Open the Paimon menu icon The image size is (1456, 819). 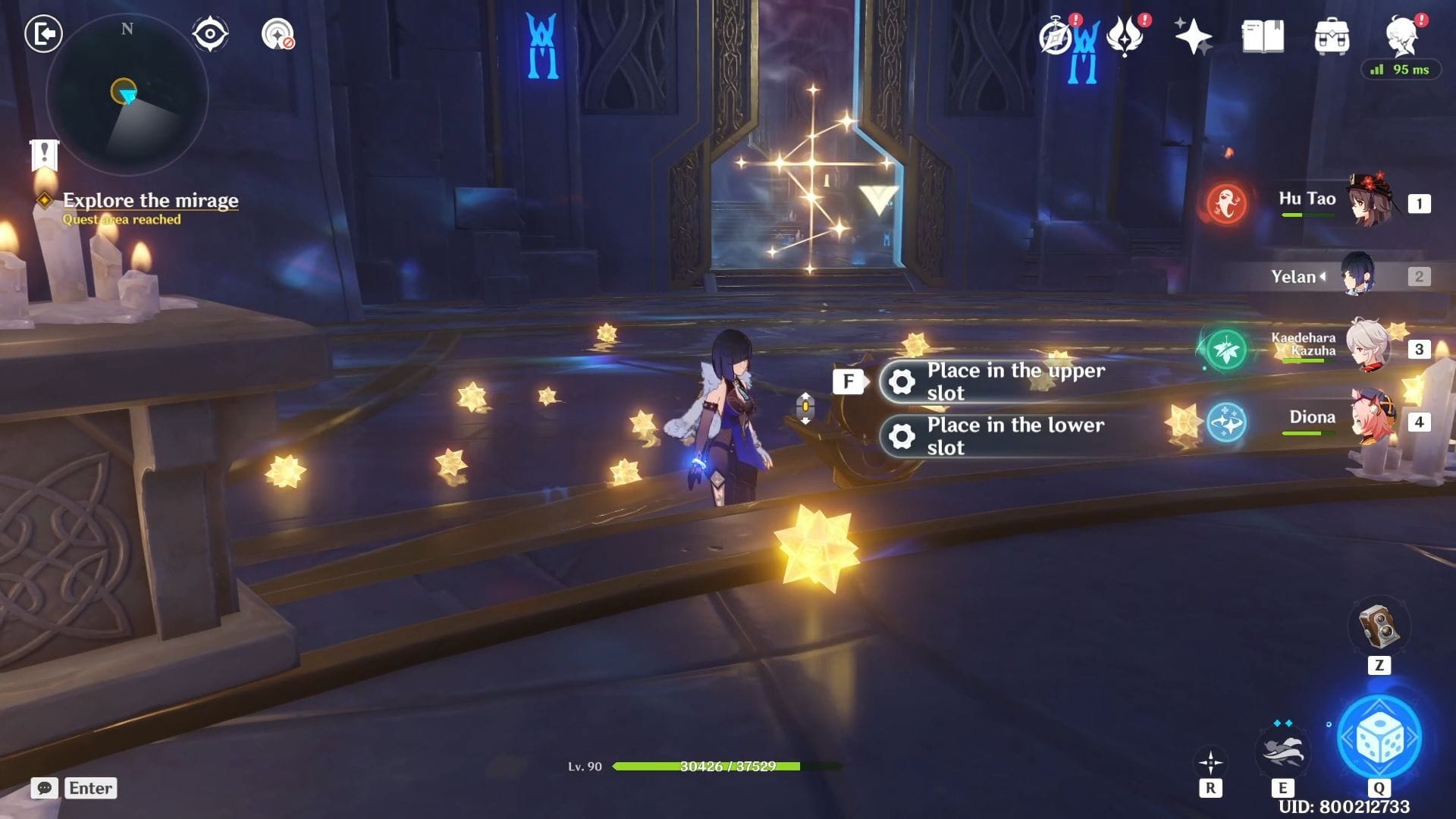pyautogui.click(x=1402, y=35)
